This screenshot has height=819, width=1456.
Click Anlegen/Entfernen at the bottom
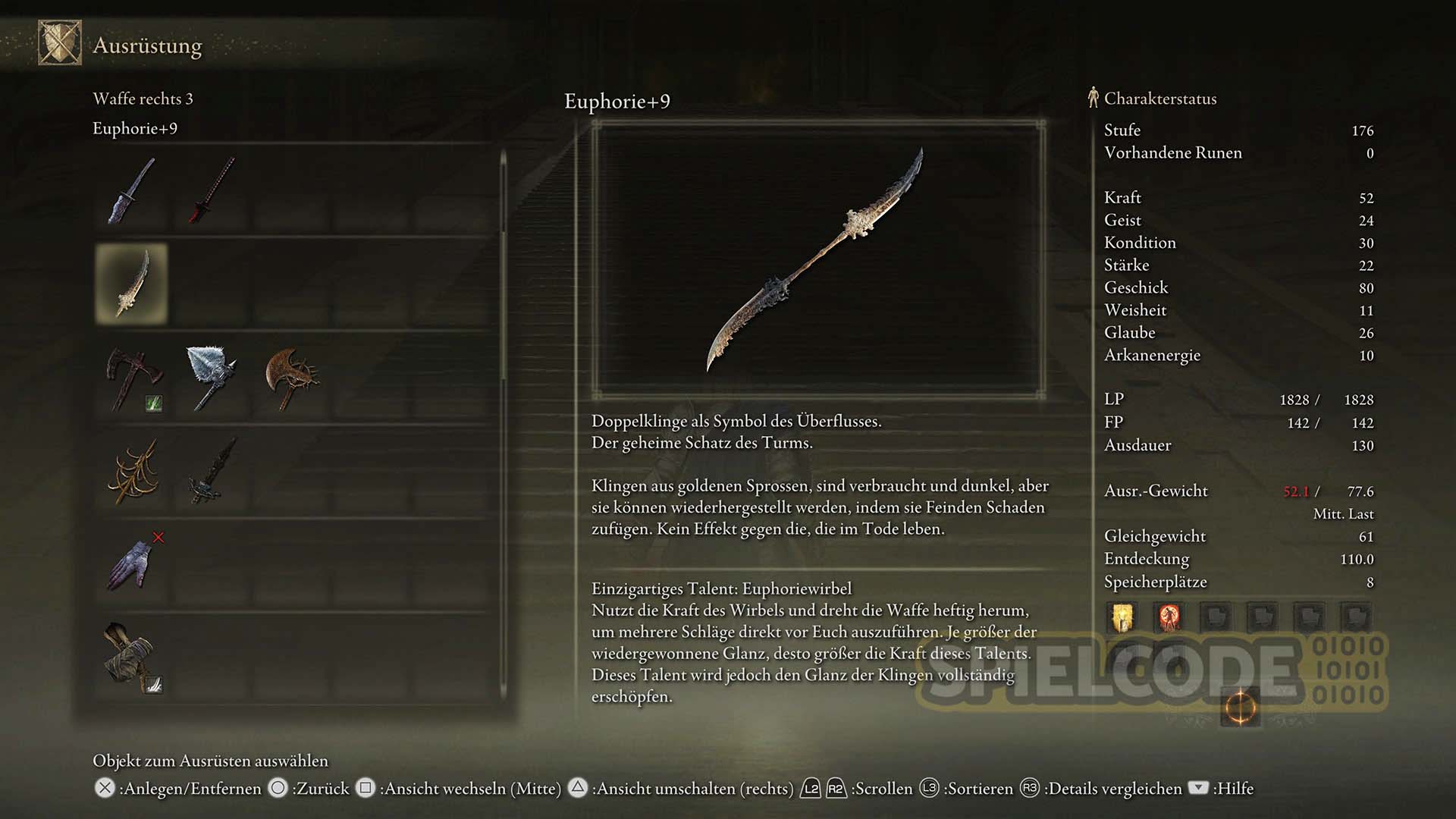click(x=174, y=789)
